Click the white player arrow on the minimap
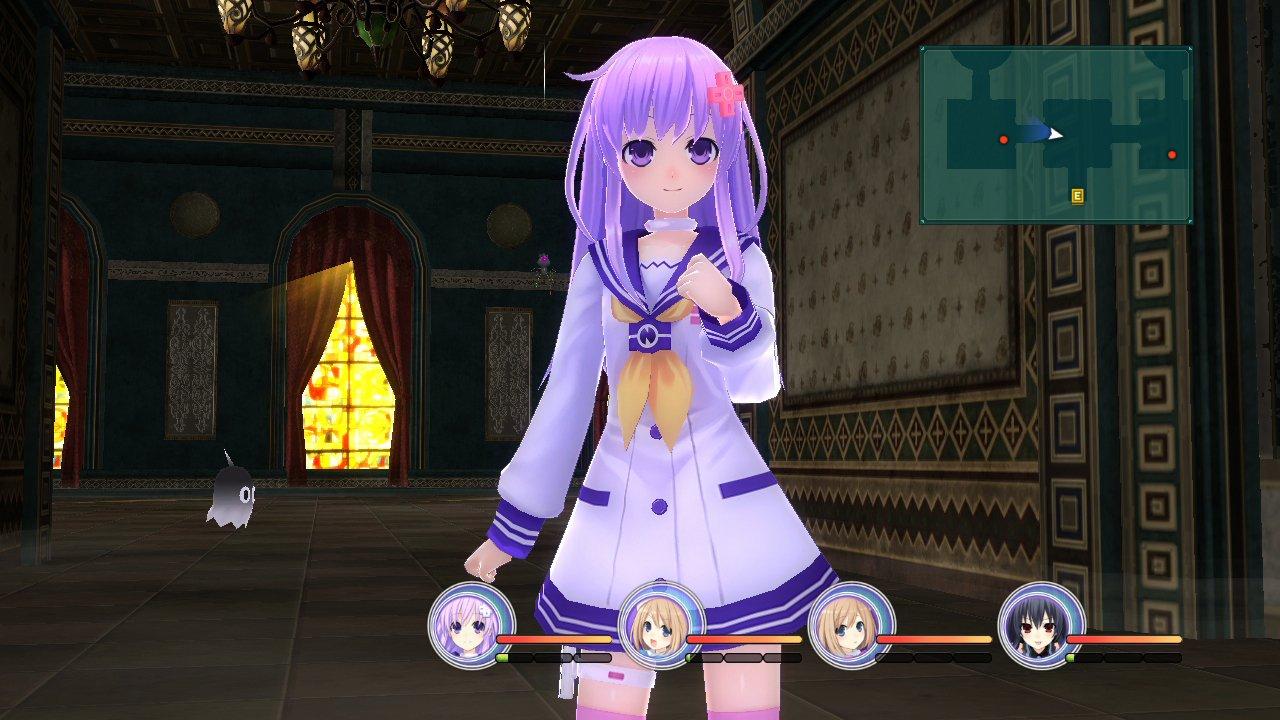This screenshot has width=1280, height=720. [1054, 134]
